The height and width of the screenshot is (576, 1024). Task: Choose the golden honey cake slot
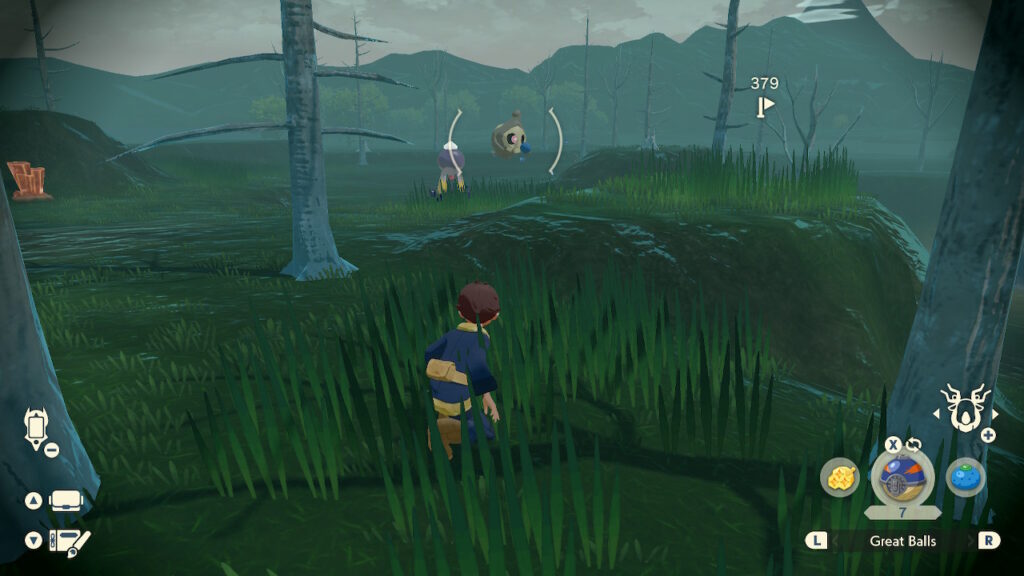[840, 477]
